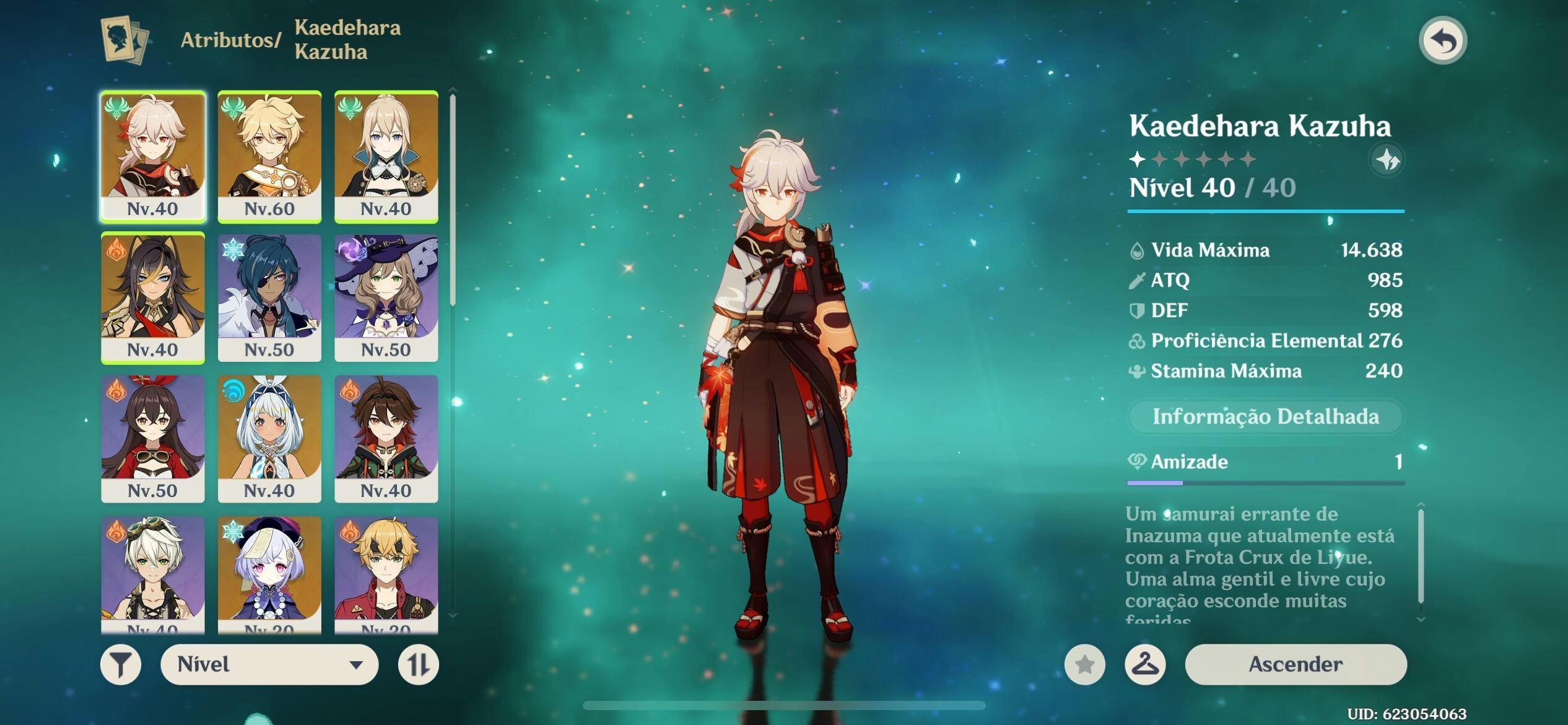This screenshot has width=1568, height=725.
Task: Open Informação Detalhada panel
Action: [x=1265, y=416]
